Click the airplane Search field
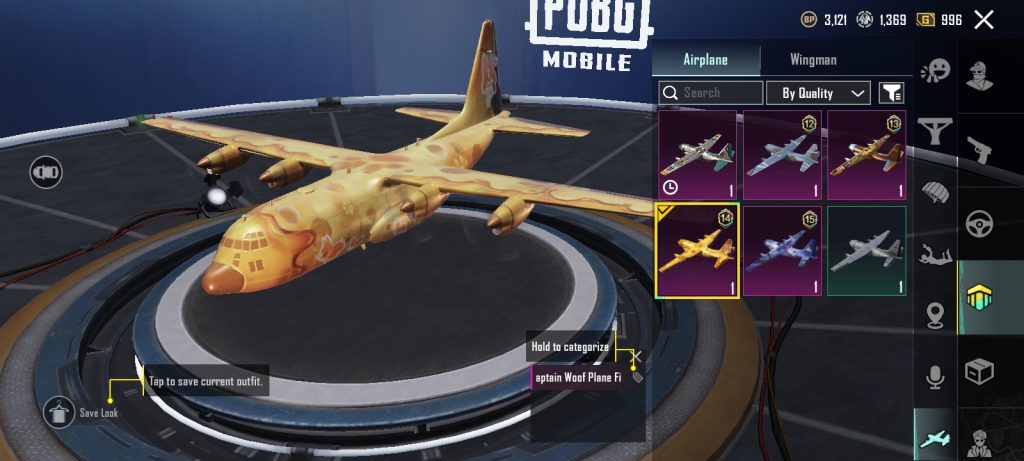The height and width of the screenshot is (461, 1024). (x=711, y=93)
